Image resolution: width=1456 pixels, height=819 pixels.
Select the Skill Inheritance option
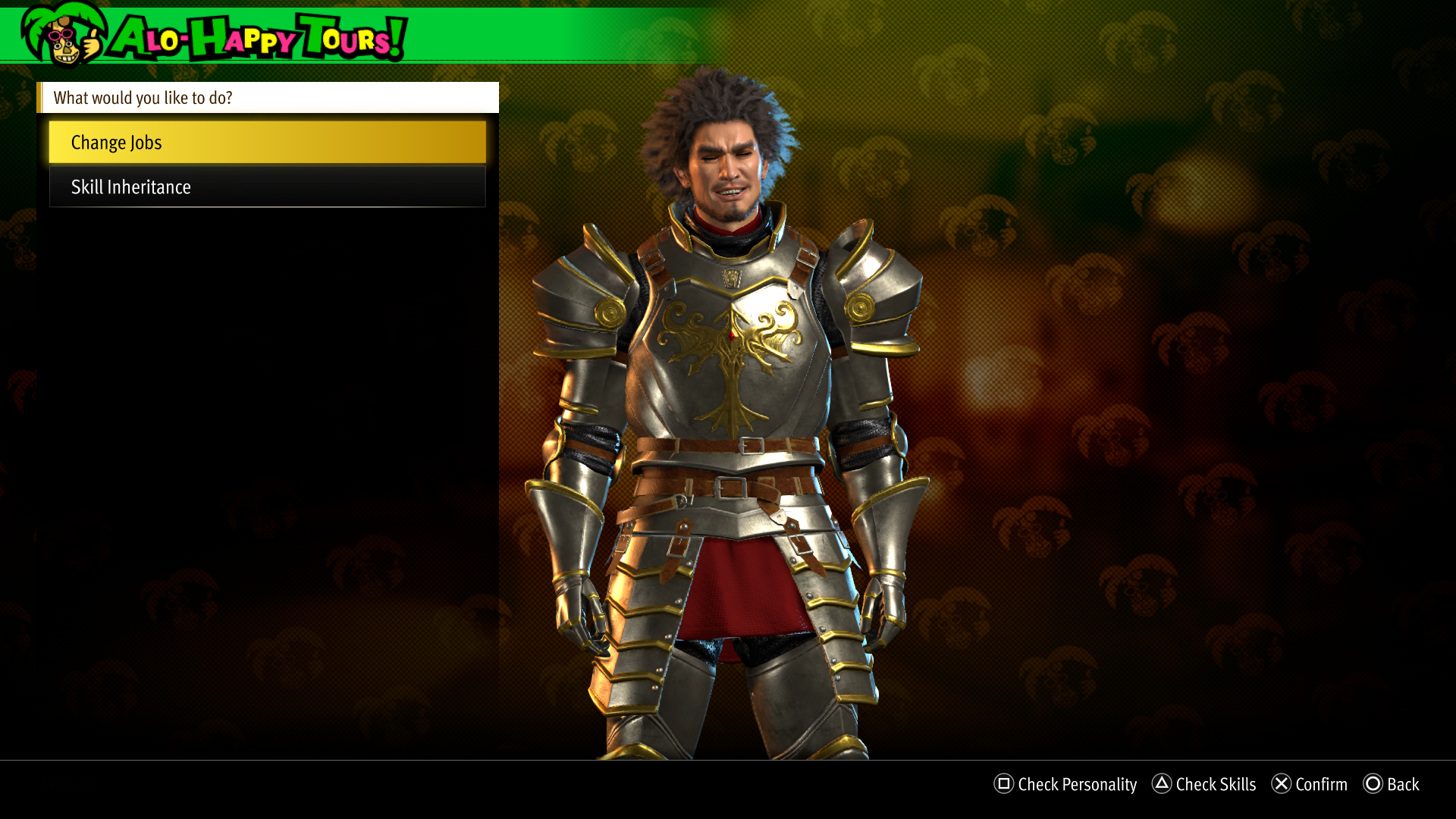click(x=267, y=187)
